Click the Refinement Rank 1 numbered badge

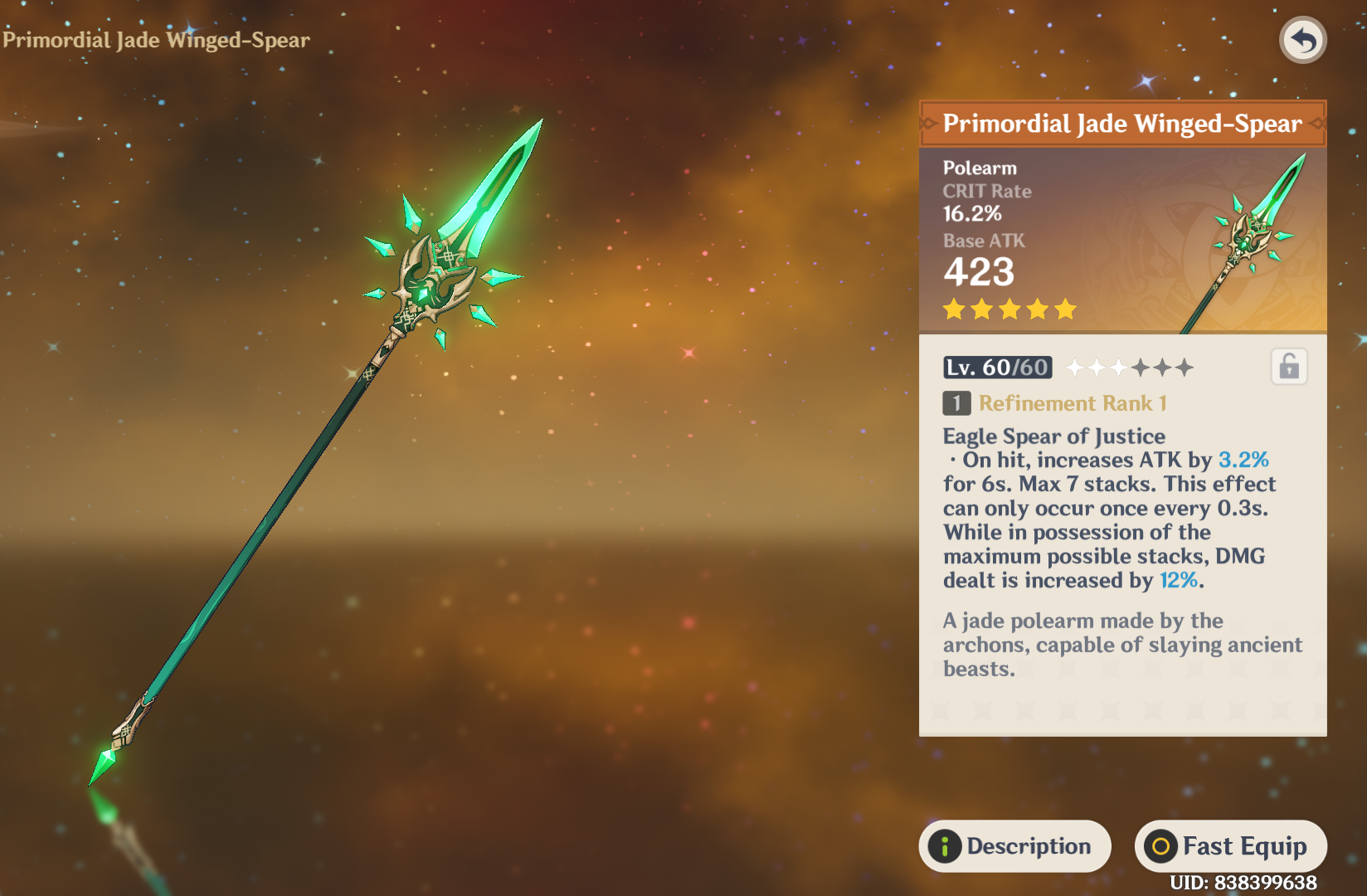956,404
